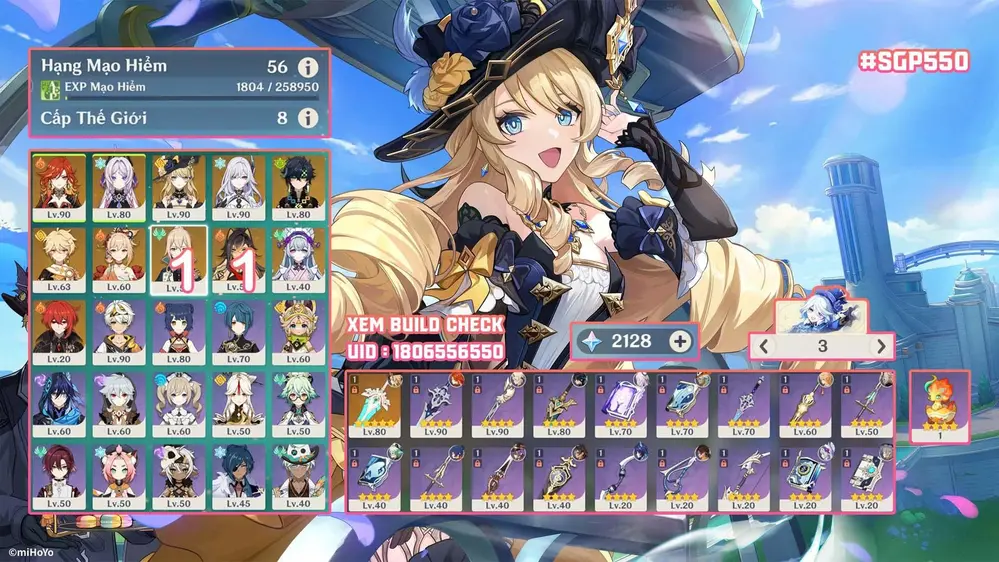Add Primogems with the plus button

tap(680, 341)
